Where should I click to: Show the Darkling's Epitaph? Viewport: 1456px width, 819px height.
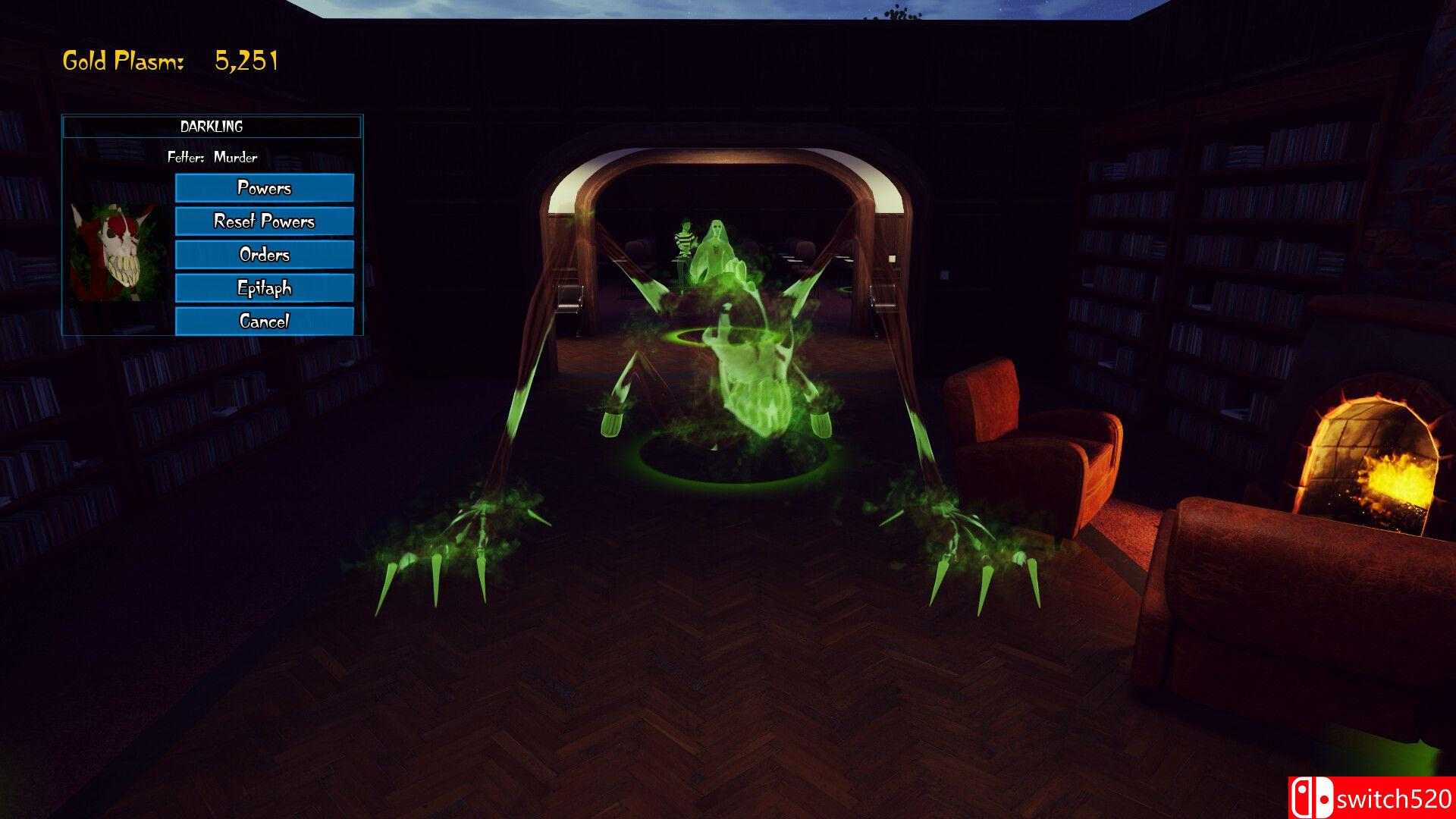pos(264,288)
